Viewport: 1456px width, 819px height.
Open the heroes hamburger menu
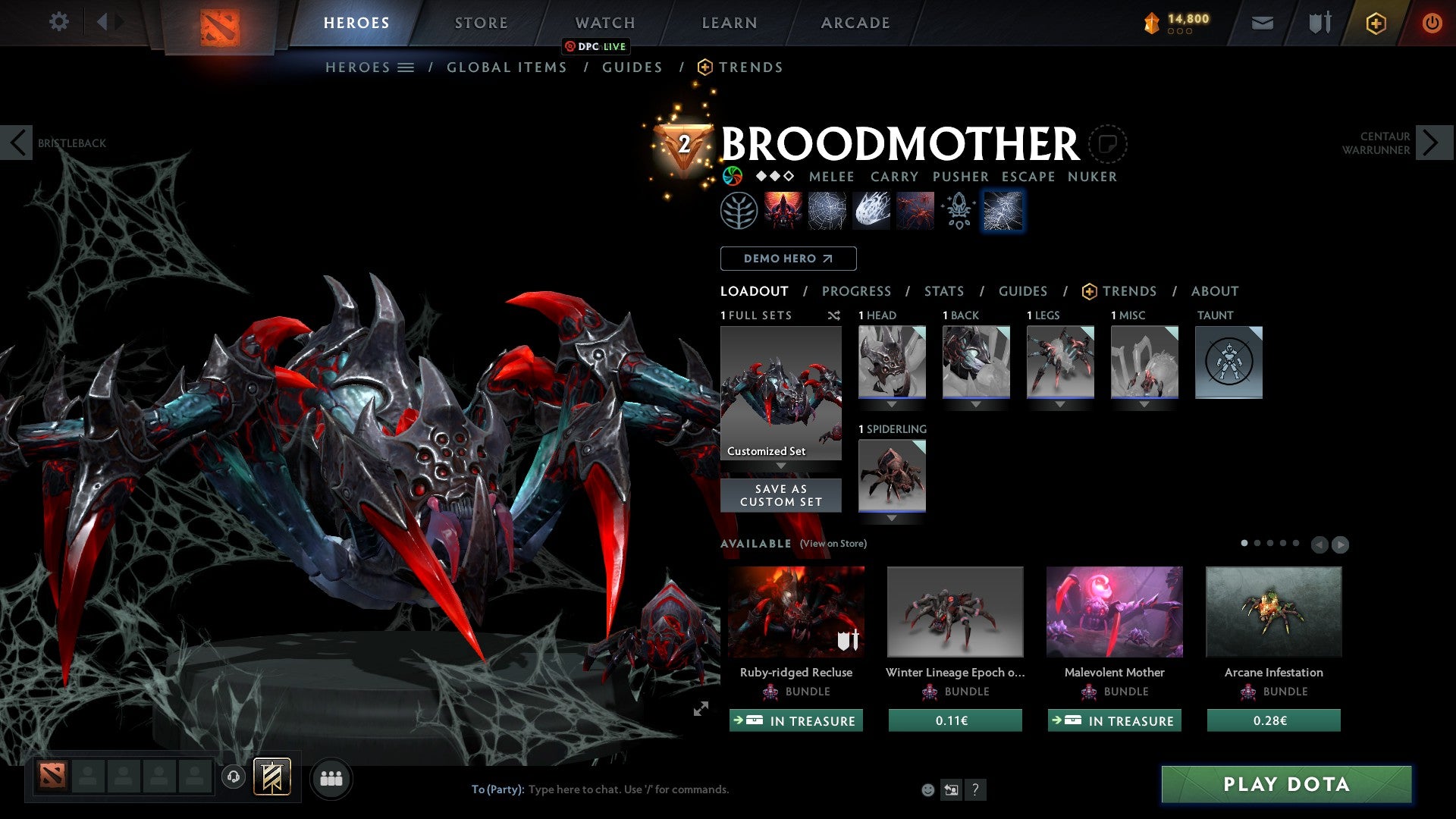tap(406, 67)
